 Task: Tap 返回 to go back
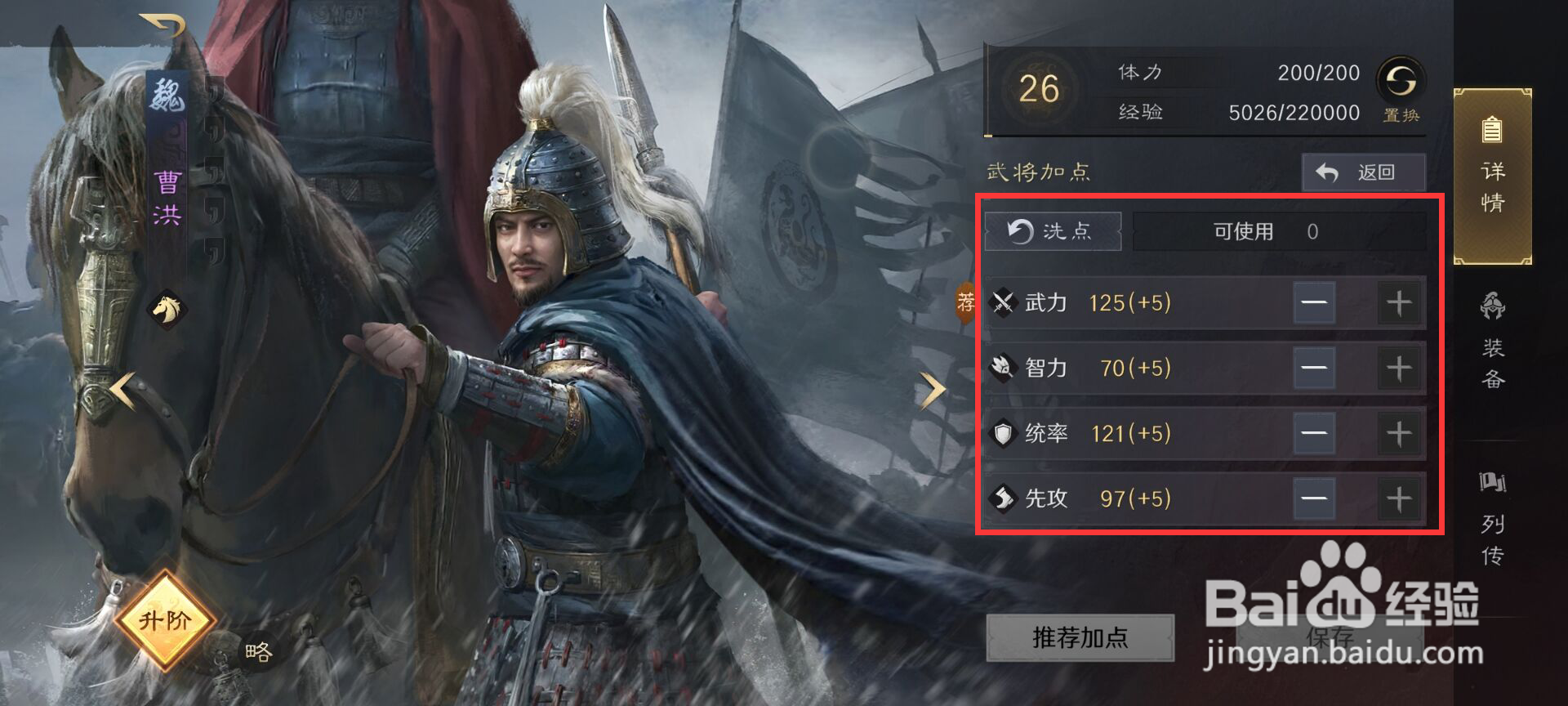point(1362,172)
